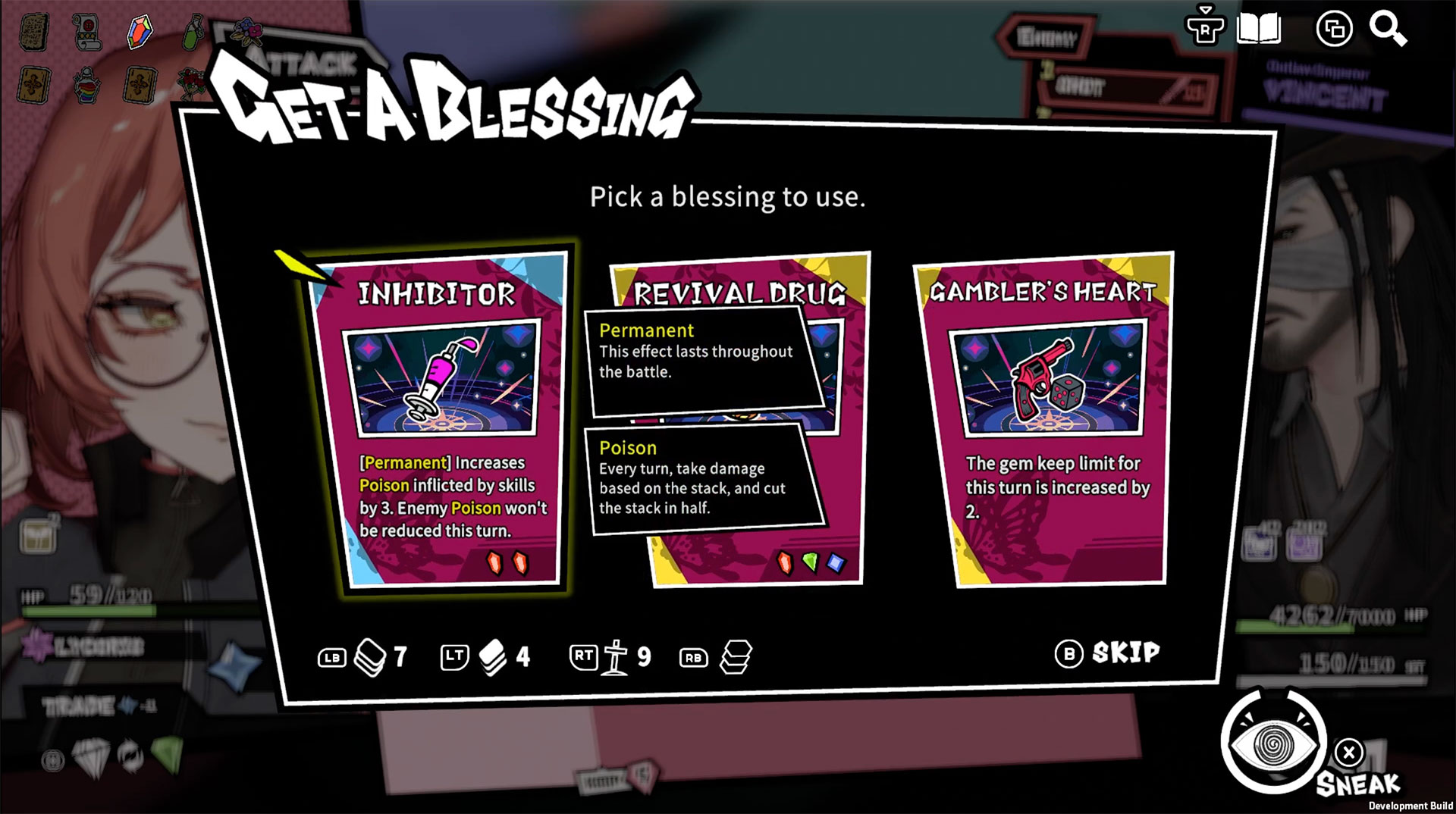
Task: Show the cross marker pile showing 9
Action: tap(615, 656)
